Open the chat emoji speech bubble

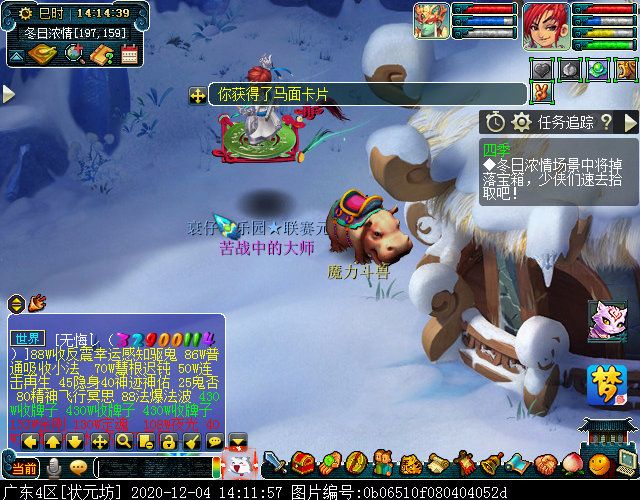coord(78,467)
